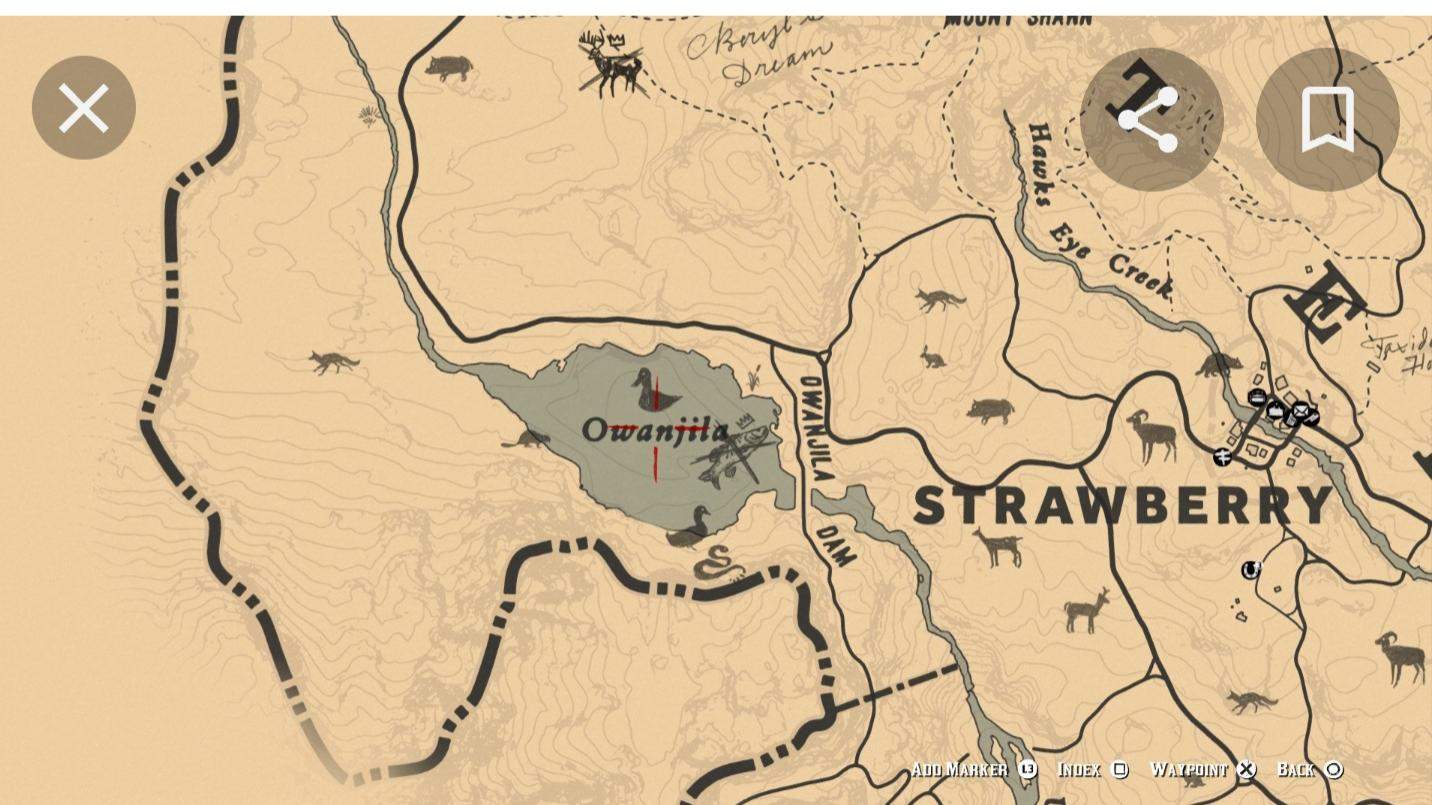Select the hotel bed icon in Strawberry

(x=1257, y=397)
